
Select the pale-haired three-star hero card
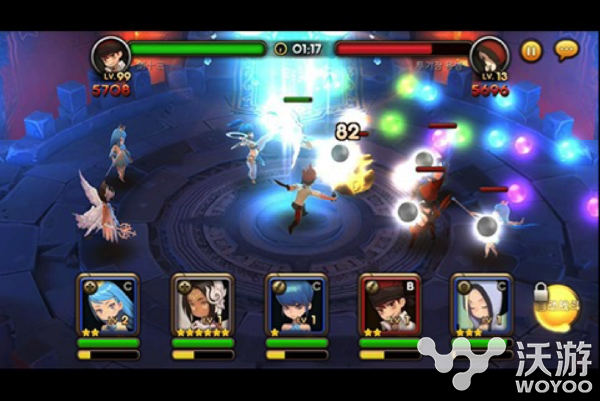pos(482,303)
